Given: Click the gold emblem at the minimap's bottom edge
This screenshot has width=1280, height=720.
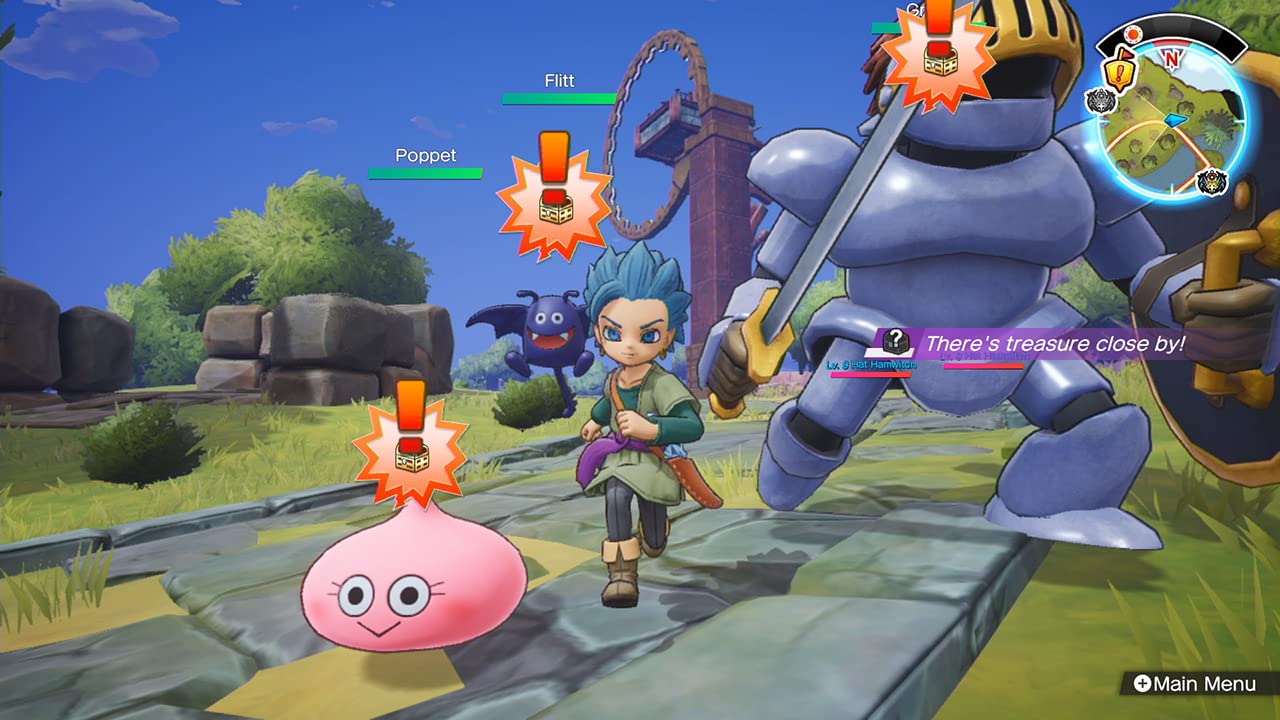Looking at the screenshot, I should (x=1210, y=180).
